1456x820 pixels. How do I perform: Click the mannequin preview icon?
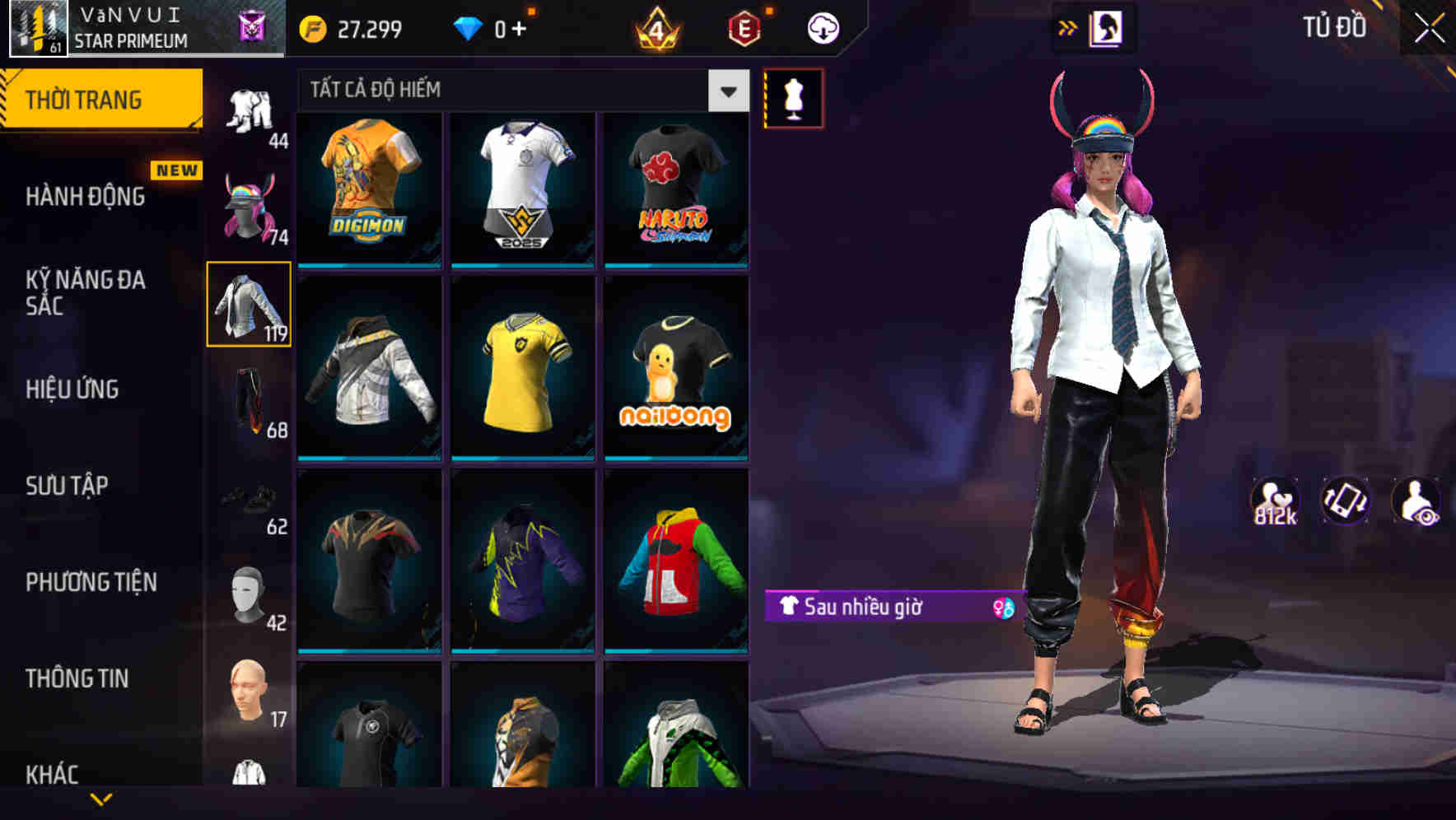click(x=793, y=96)
